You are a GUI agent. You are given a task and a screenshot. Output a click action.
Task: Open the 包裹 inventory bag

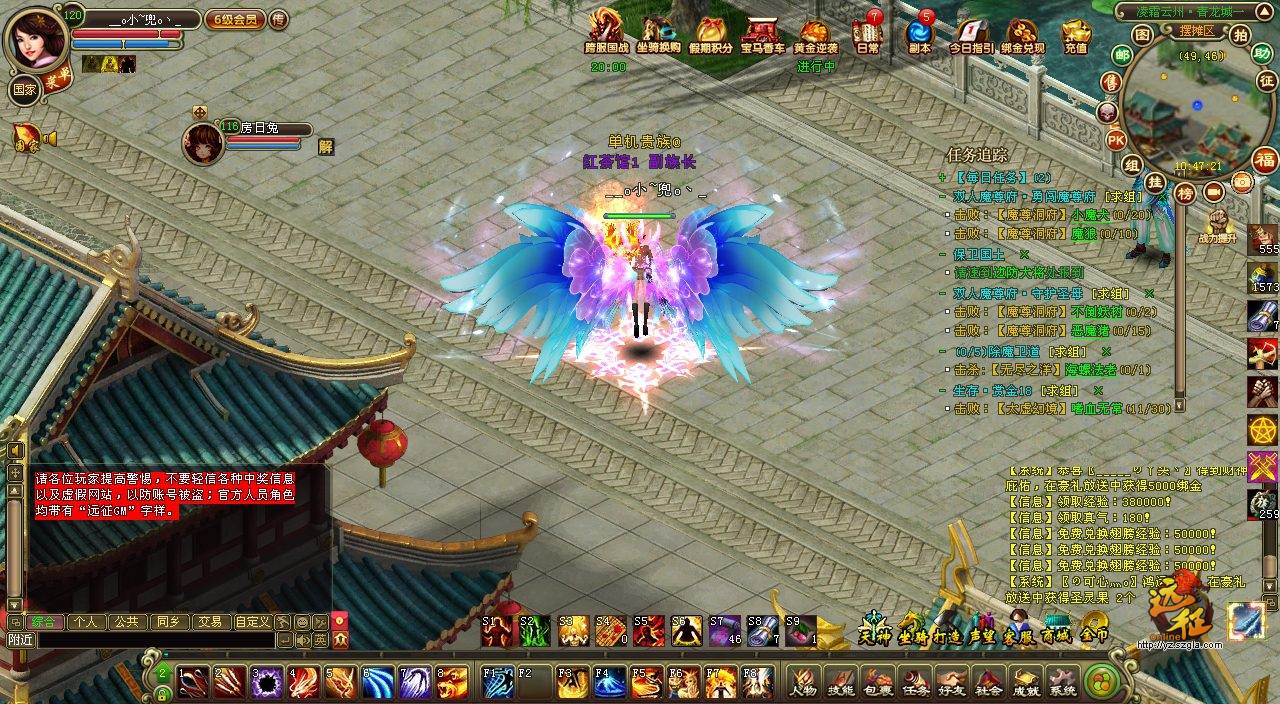pos(878,681)
